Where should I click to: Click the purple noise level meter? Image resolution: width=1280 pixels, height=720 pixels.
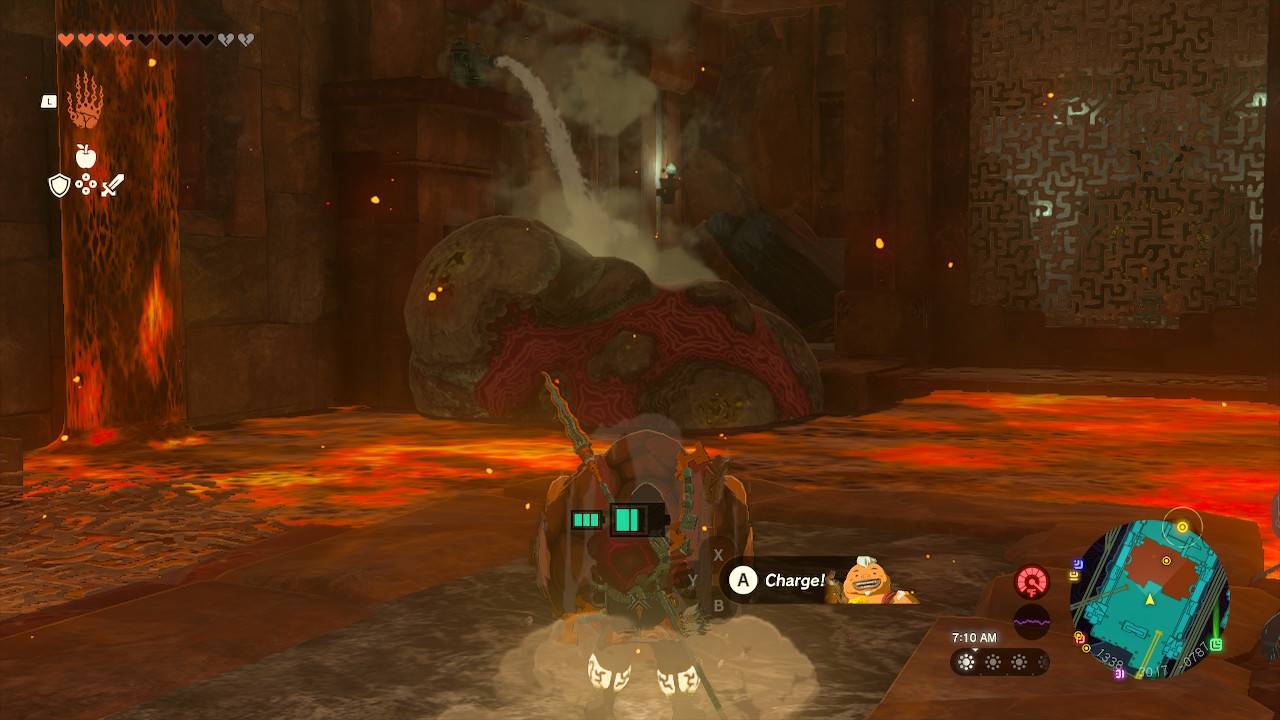click(x=1031, y=622)
